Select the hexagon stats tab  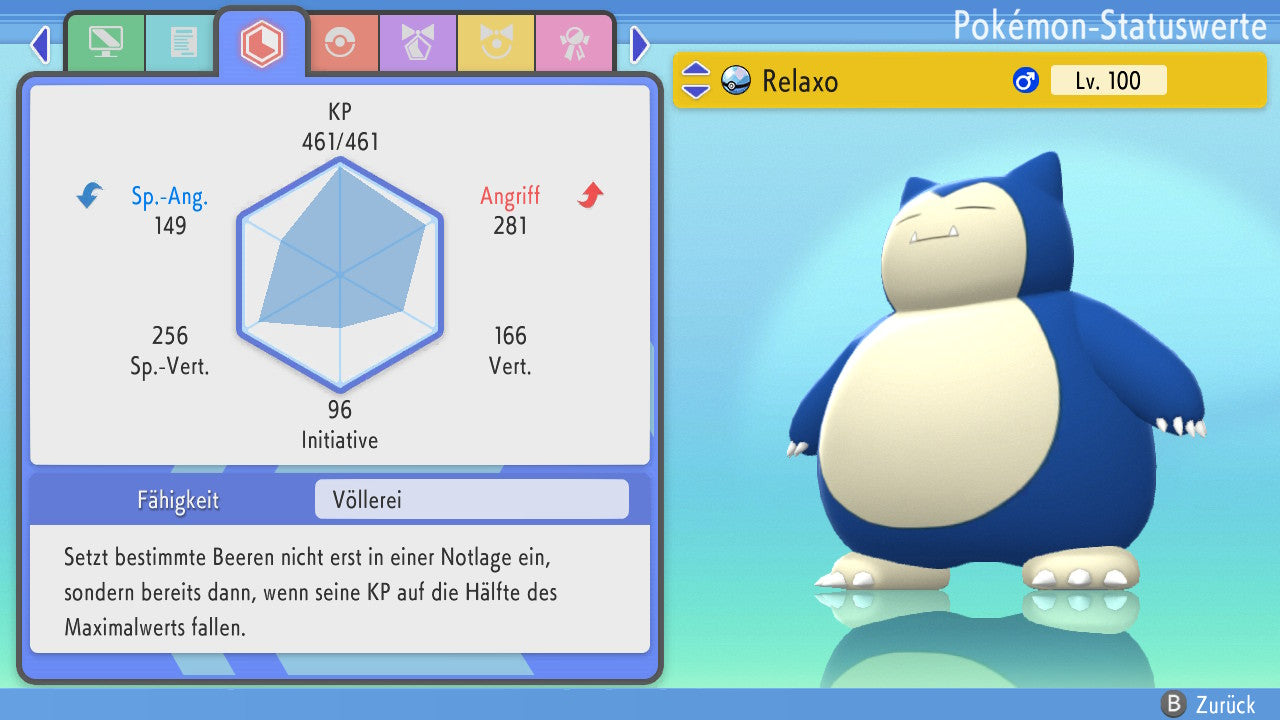pos(261,43)
